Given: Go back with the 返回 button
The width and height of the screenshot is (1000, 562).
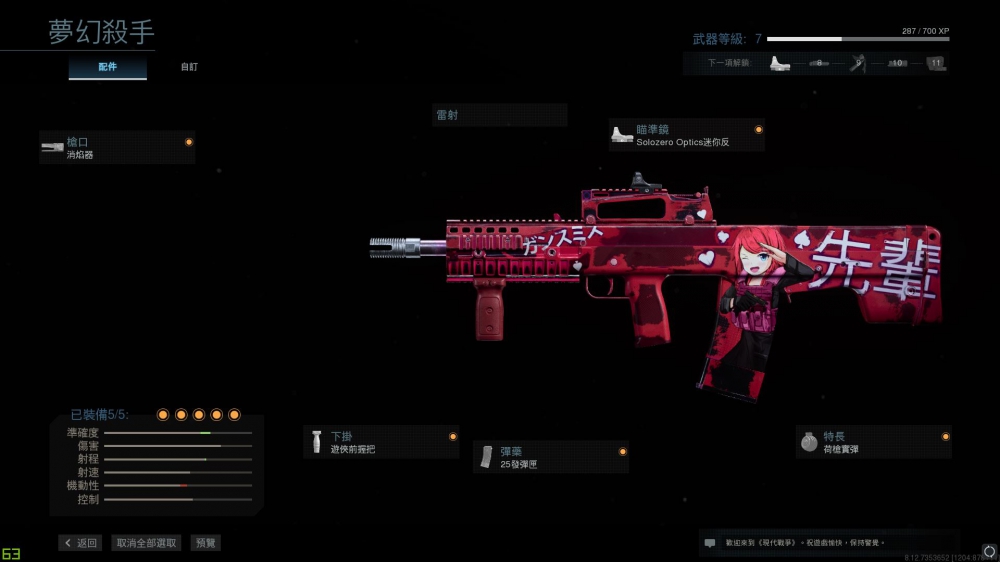Looking at the screenshot, I should click(80, 543).
